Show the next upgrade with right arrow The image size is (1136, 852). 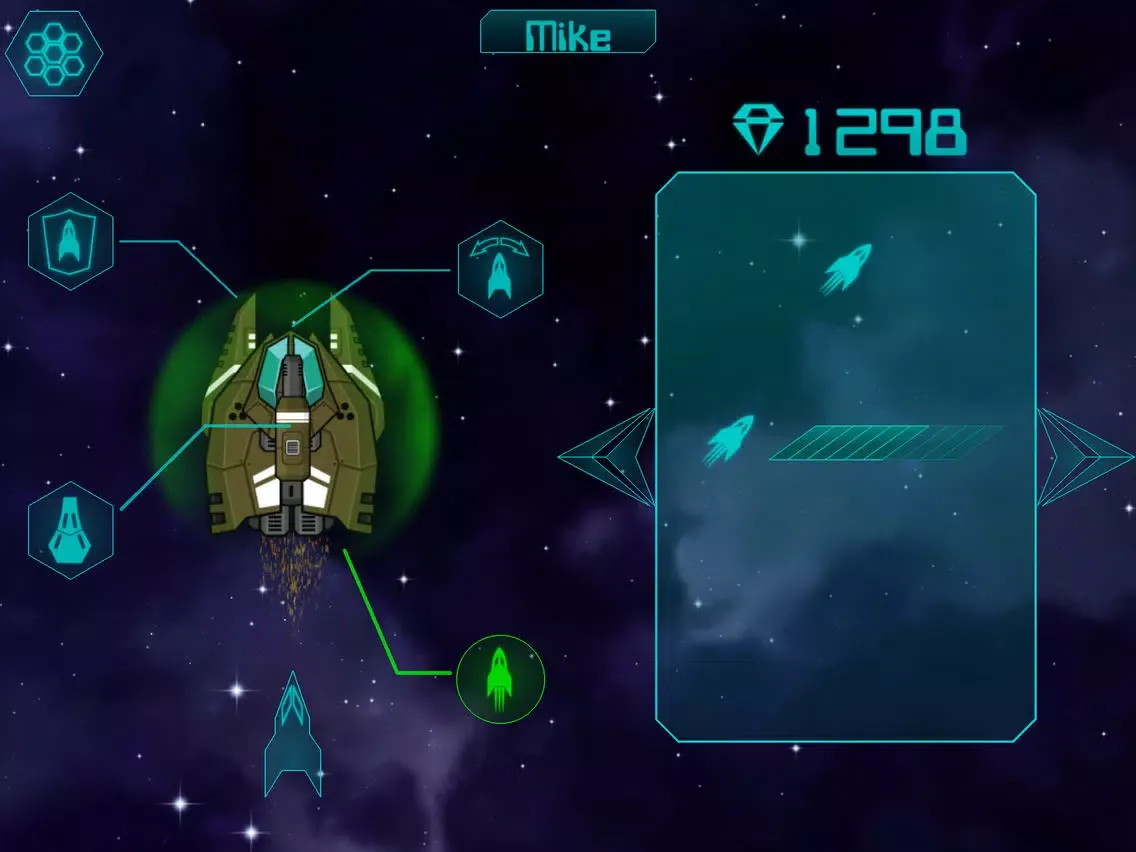pyautogui.click(x=1084, y=457)
